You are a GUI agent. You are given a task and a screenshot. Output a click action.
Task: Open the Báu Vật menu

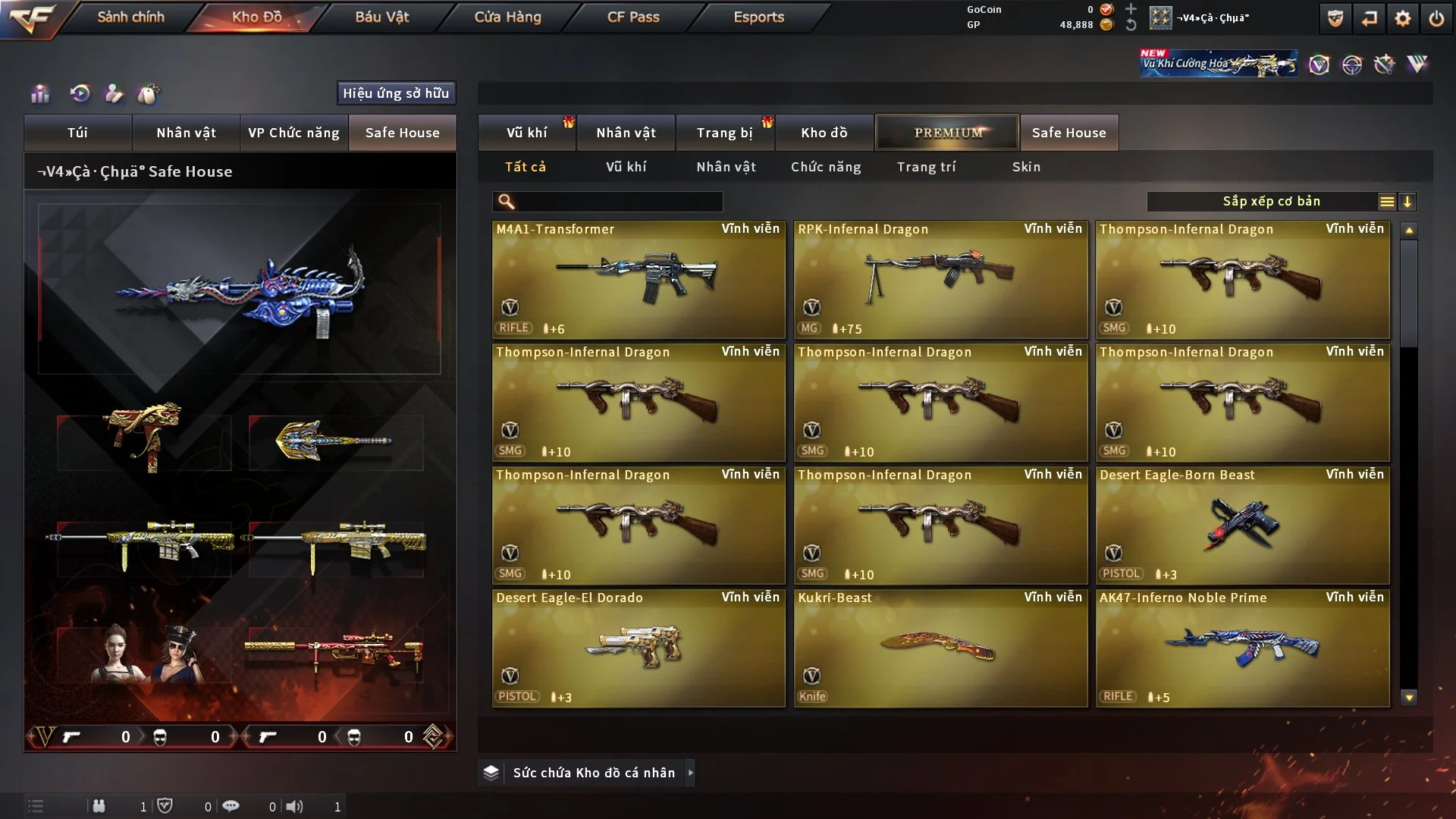point(381,17)
